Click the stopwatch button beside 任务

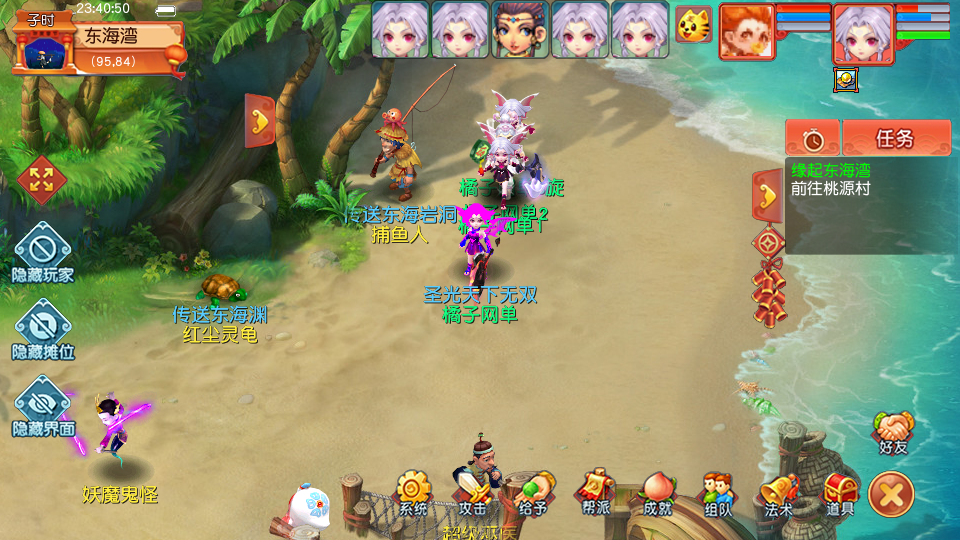[x=812, y=138]
